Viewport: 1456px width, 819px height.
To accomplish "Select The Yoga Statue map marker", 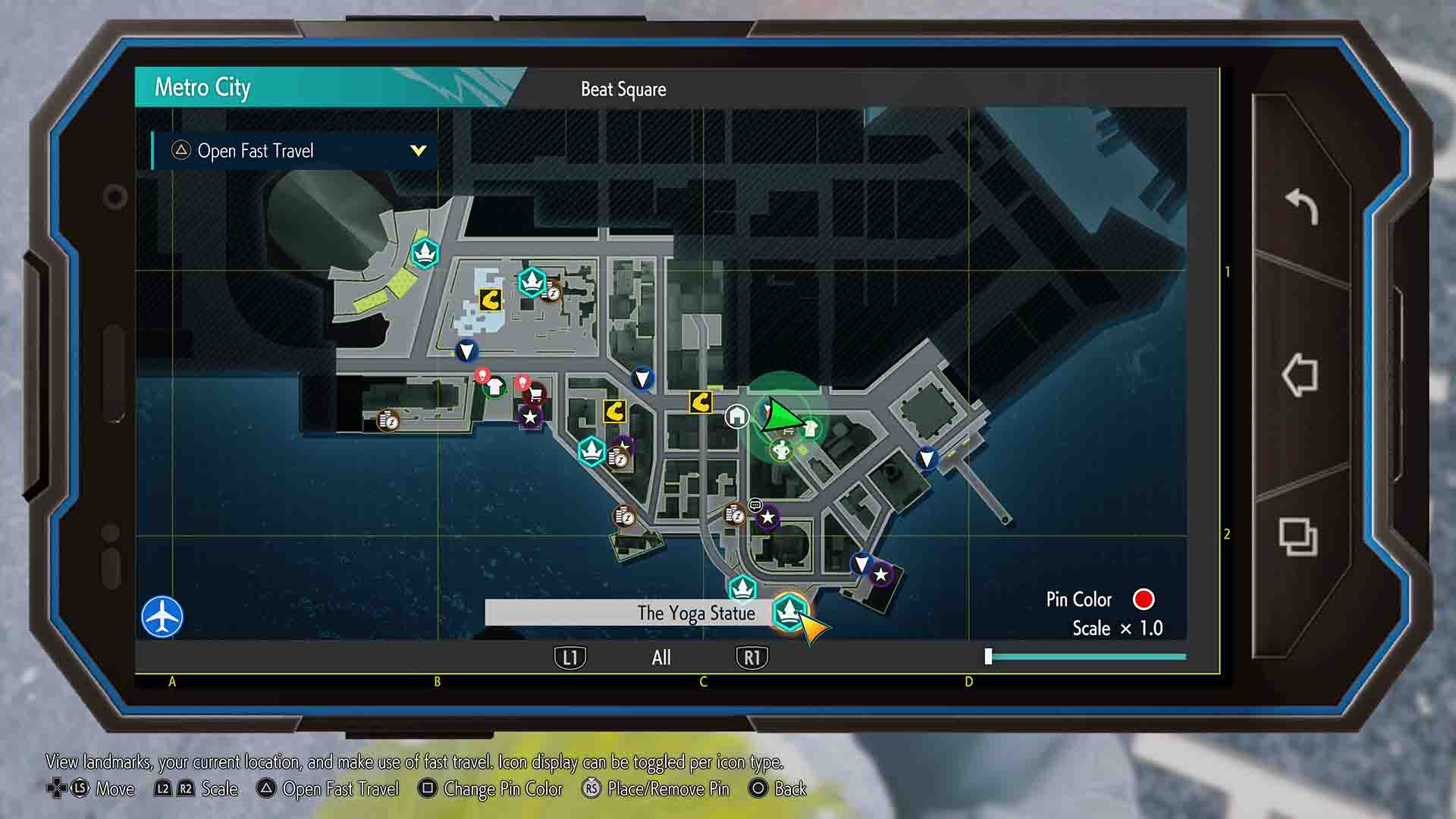I will 789,610.
